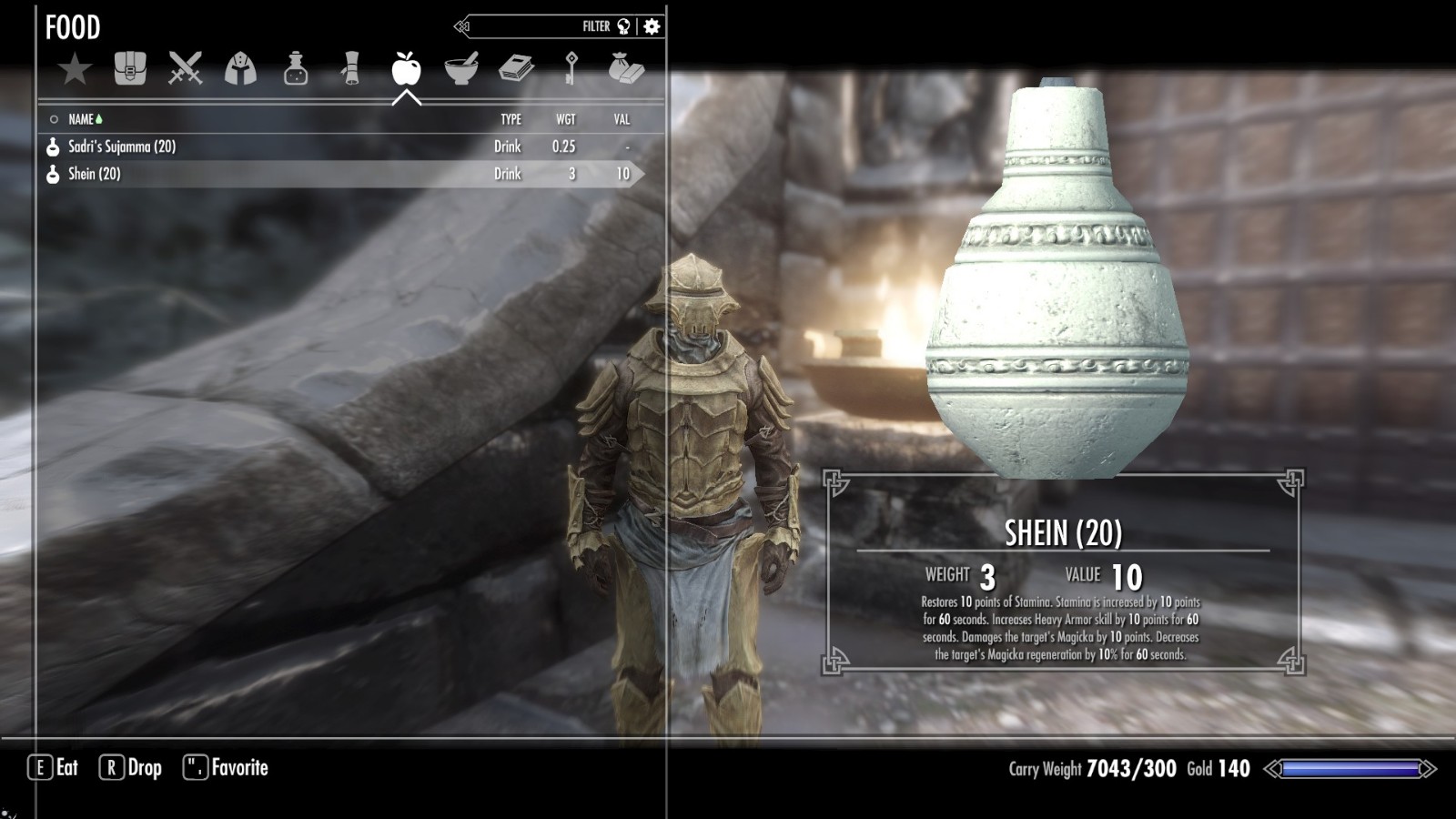Image resolution: width=1456 pixels, height=819 pixels.
Task: Select Sadri's Sujamma (20) in the list
Action: click(122, 147)
